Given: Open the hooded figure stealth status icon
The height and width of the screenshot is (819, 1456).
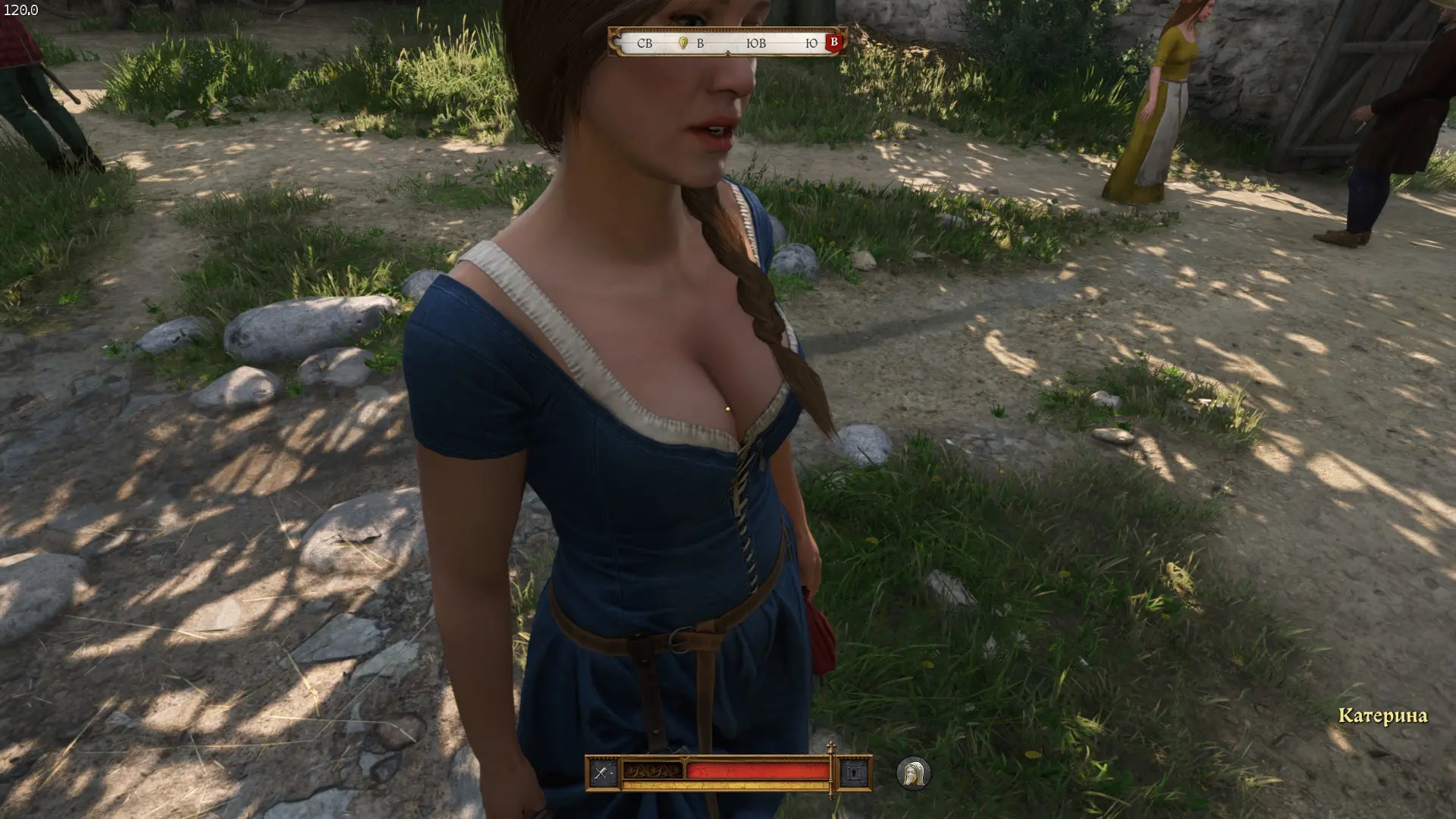Looking at the screenshot, I should click(913, 774).
